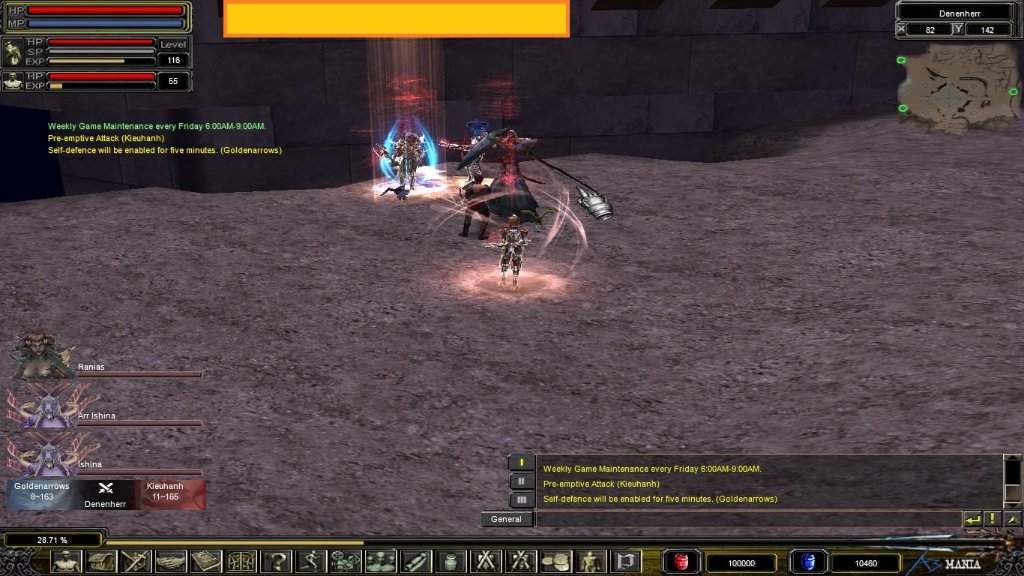The image size is (1024, 576).
Task: Use the blue mana potion slot
Action: pyautogui.click(x=808, y=562)
